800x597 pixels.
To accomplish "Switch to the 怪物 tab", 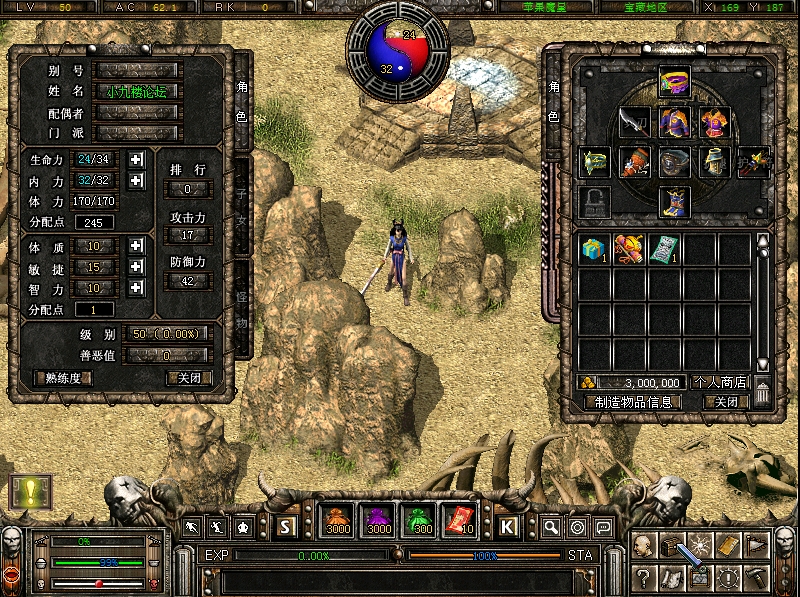I will 241,308.
